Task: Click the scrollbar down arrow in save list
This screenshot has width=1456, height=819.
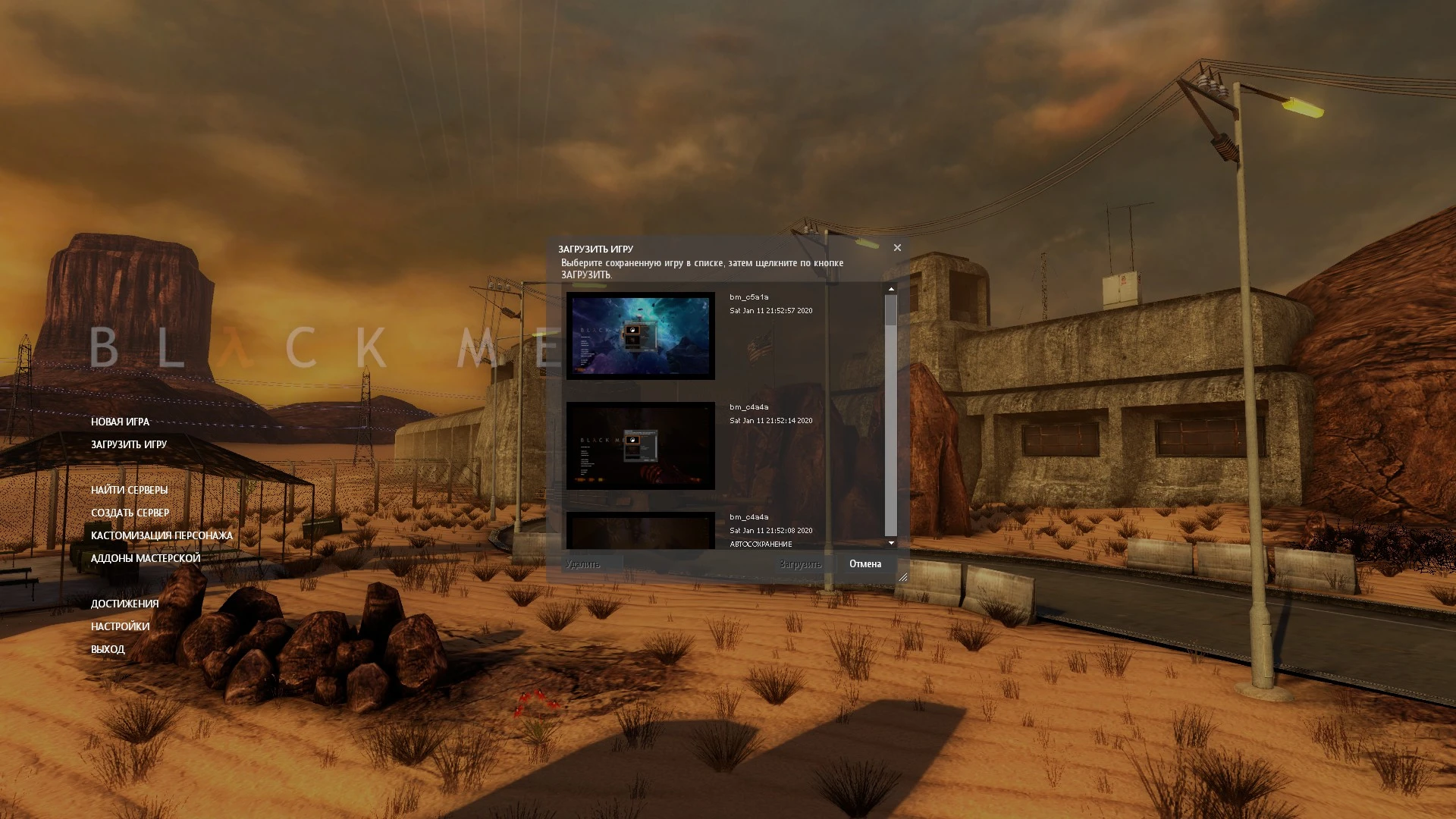Action: [x=891, y=543]
